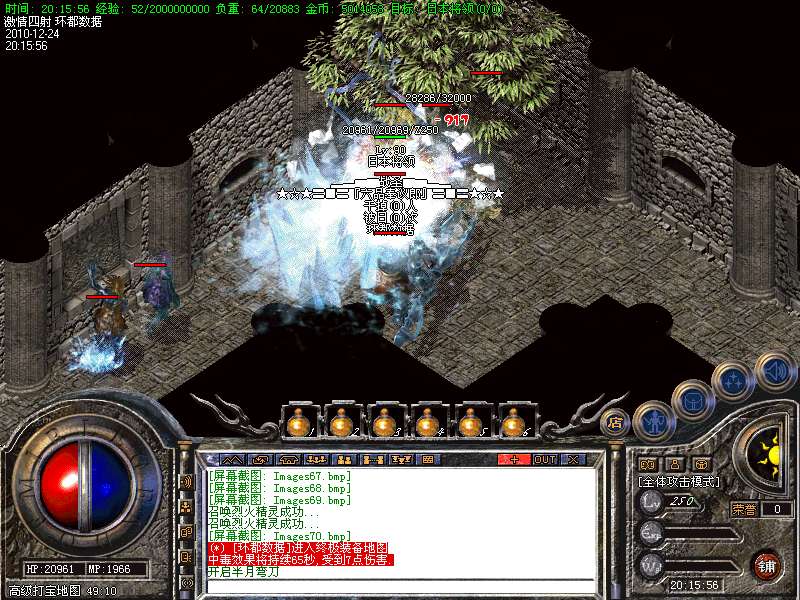Select potion in quick slot 3
800x600 pixels.
coord(384,425)
